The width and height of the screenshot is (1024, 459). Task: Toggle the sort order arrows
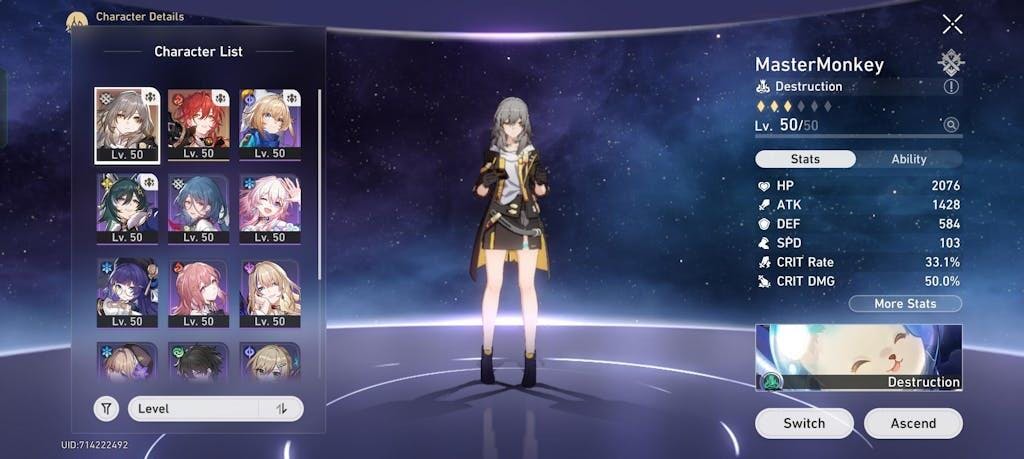point(281,408)
